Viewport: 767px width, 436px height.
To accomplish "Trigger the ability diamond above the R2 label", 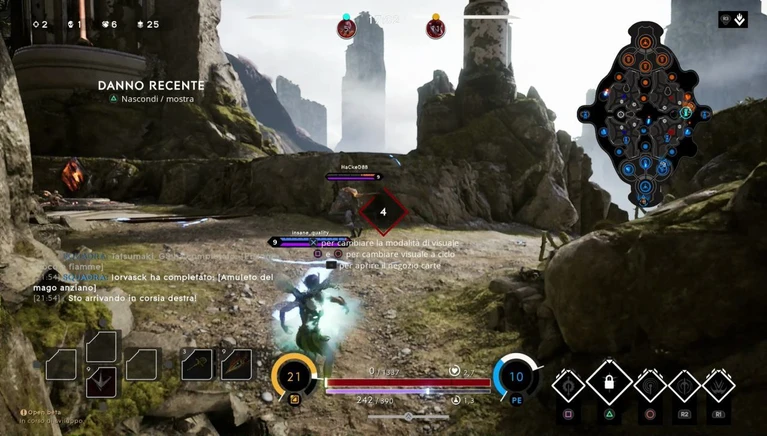I will [x=684, y=385].
